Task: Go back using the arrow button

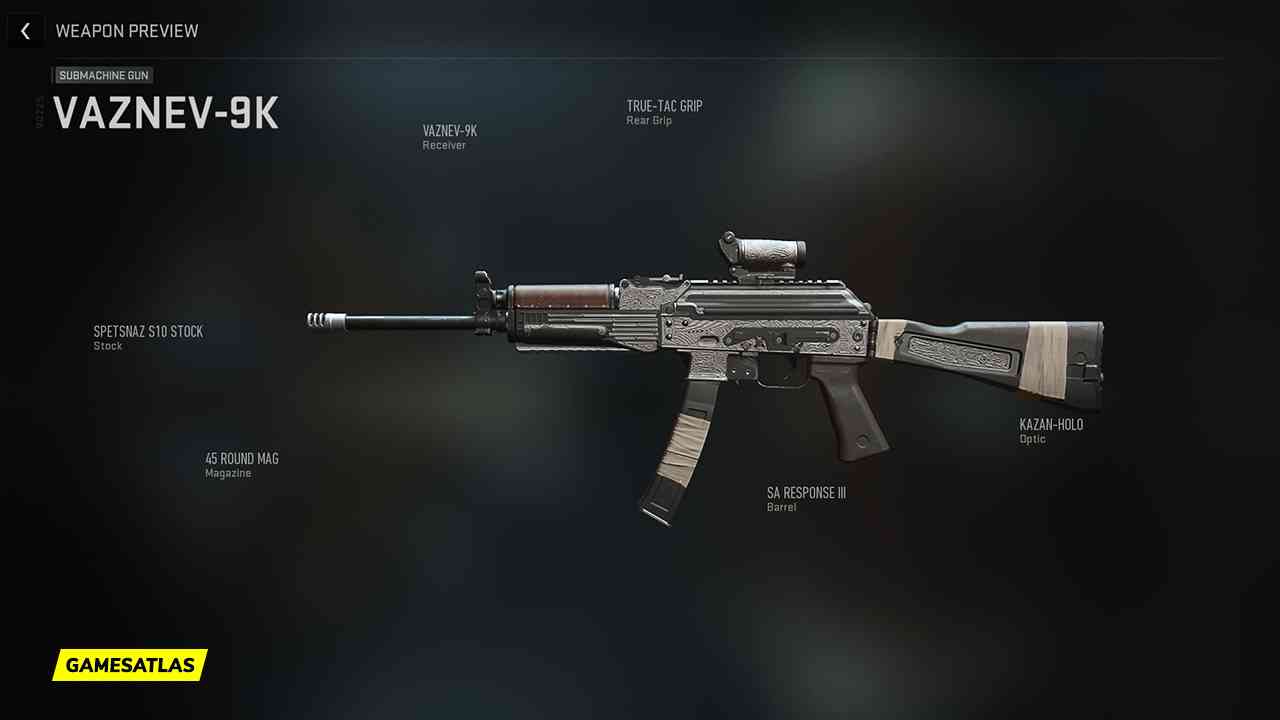Action: tap(25, 31)
